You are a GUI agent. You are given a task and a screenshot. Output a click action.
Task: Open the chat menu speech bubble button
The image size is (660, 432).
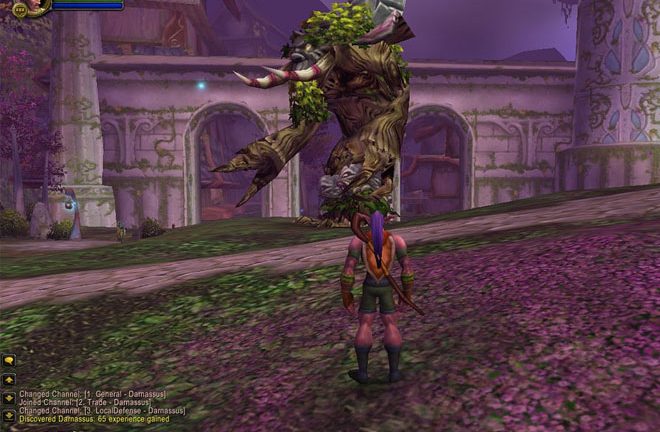pyautogui.click(x=8, y=360)
